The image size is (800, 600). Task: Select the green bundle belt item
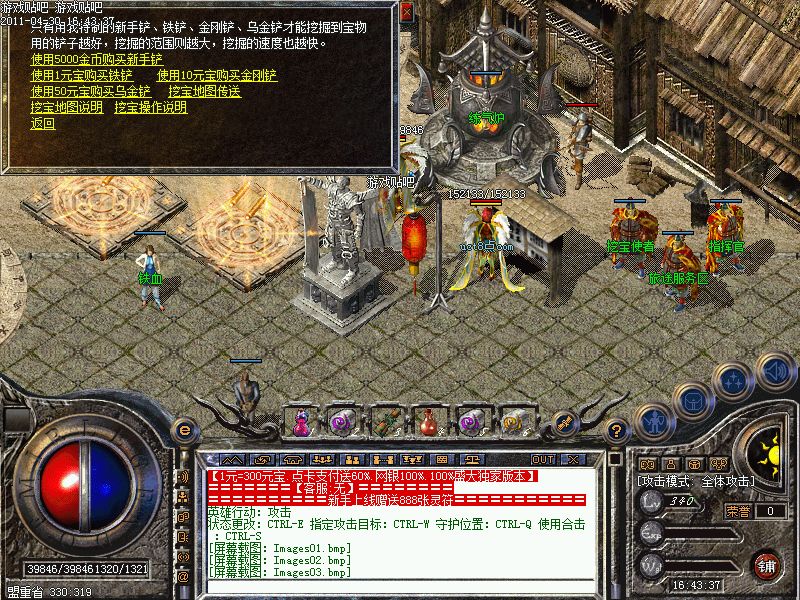coord(386,423)
